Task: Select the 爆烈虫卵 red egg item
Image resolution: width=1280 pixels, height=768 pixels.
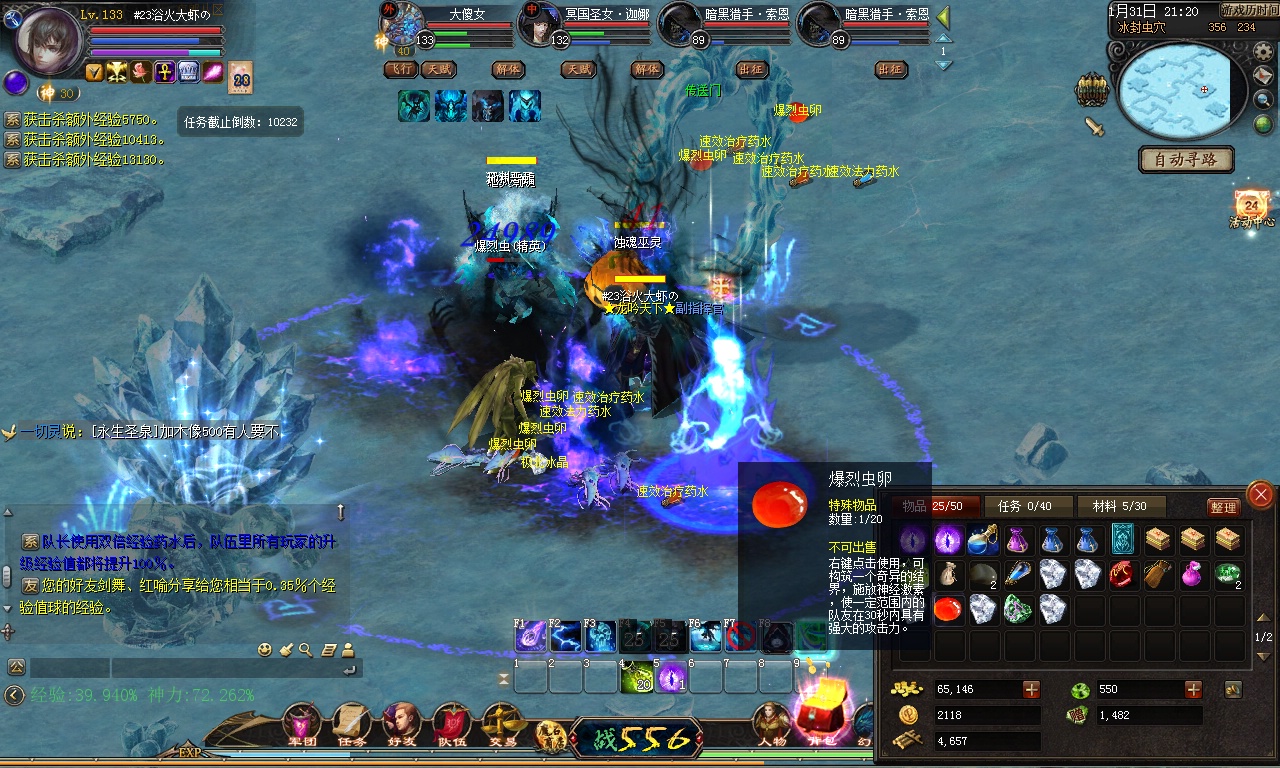Action: click(x=948, y=609)
